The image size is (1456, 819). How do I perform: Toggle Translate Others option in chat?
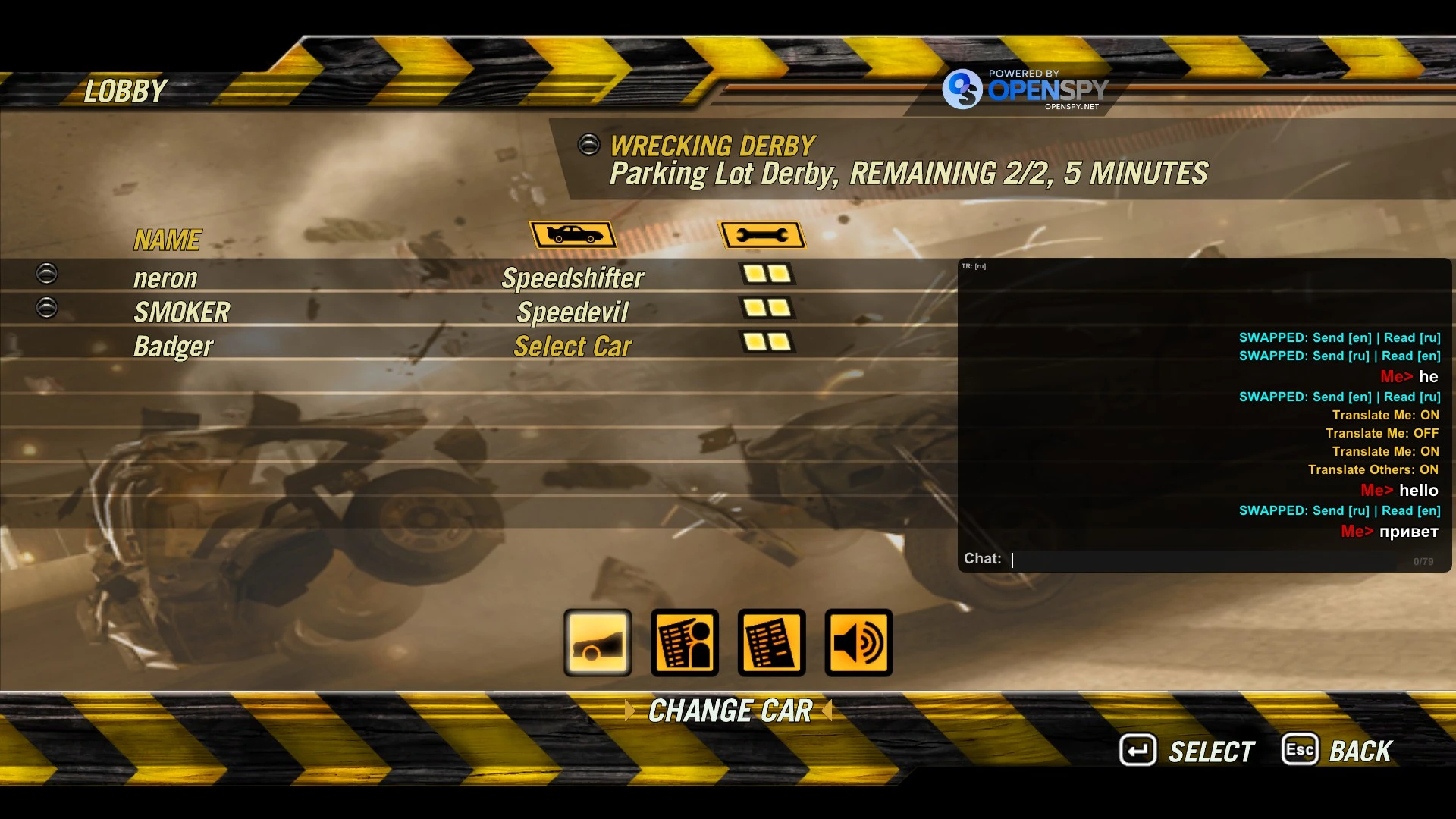pyautogui.click(x=1371, y=469)
